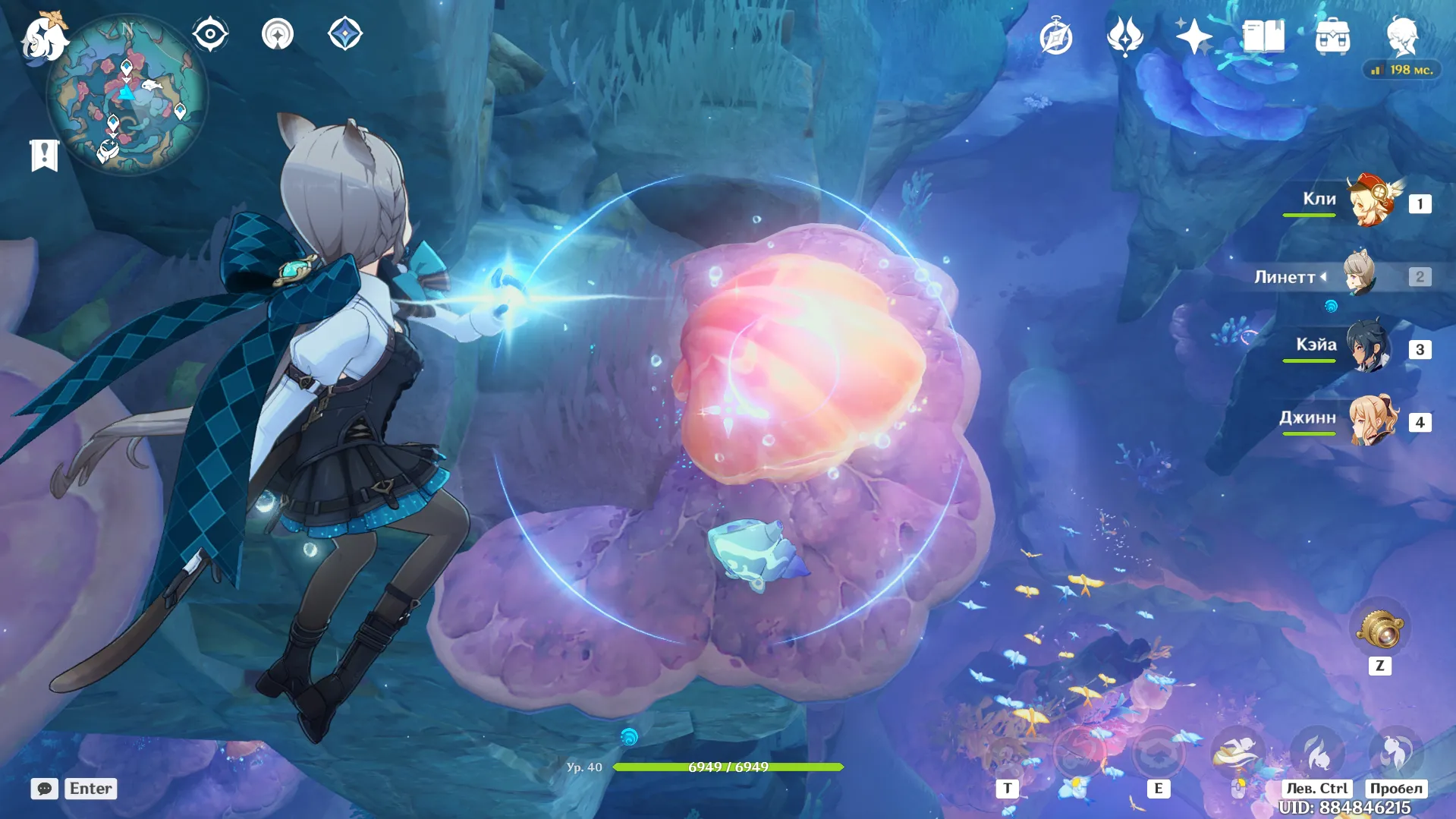
Task: Open the Paimon menu icon
Action: pyautogui.click(x=44, y=36)
